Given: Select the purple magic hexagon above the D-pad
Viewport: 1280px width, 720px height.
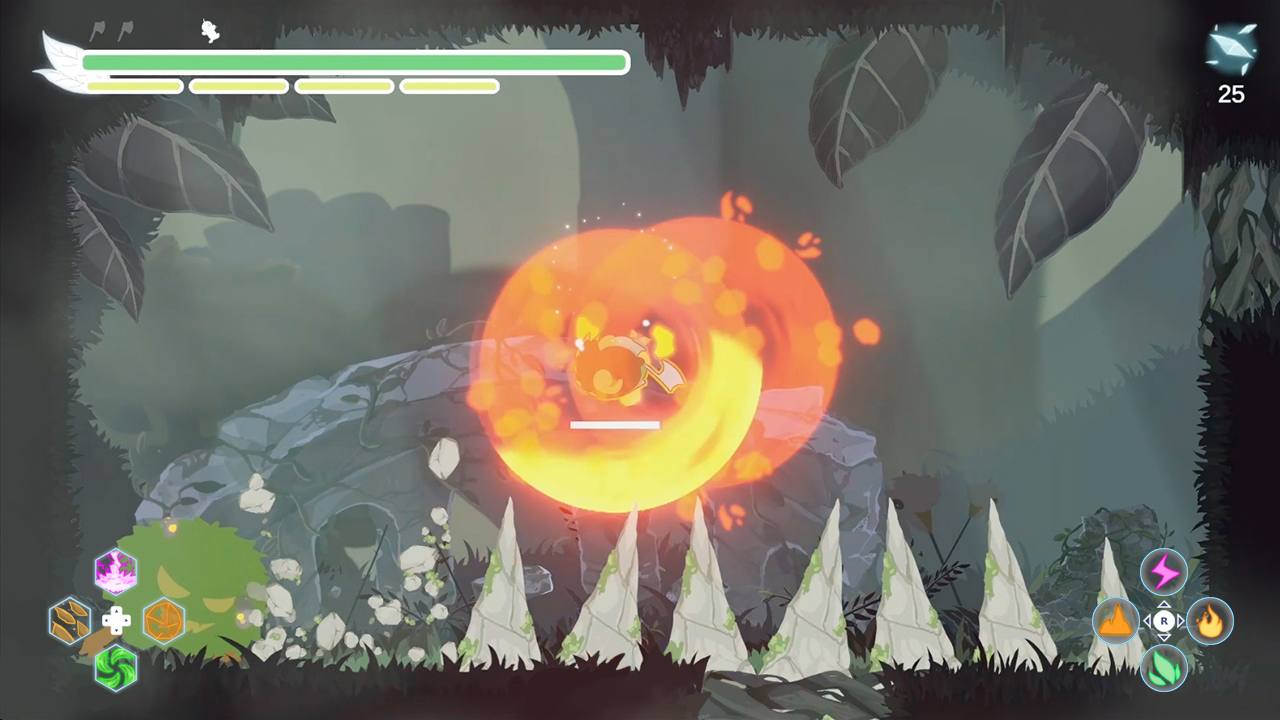Looking at the screenshot, I should tap(118, 572).
